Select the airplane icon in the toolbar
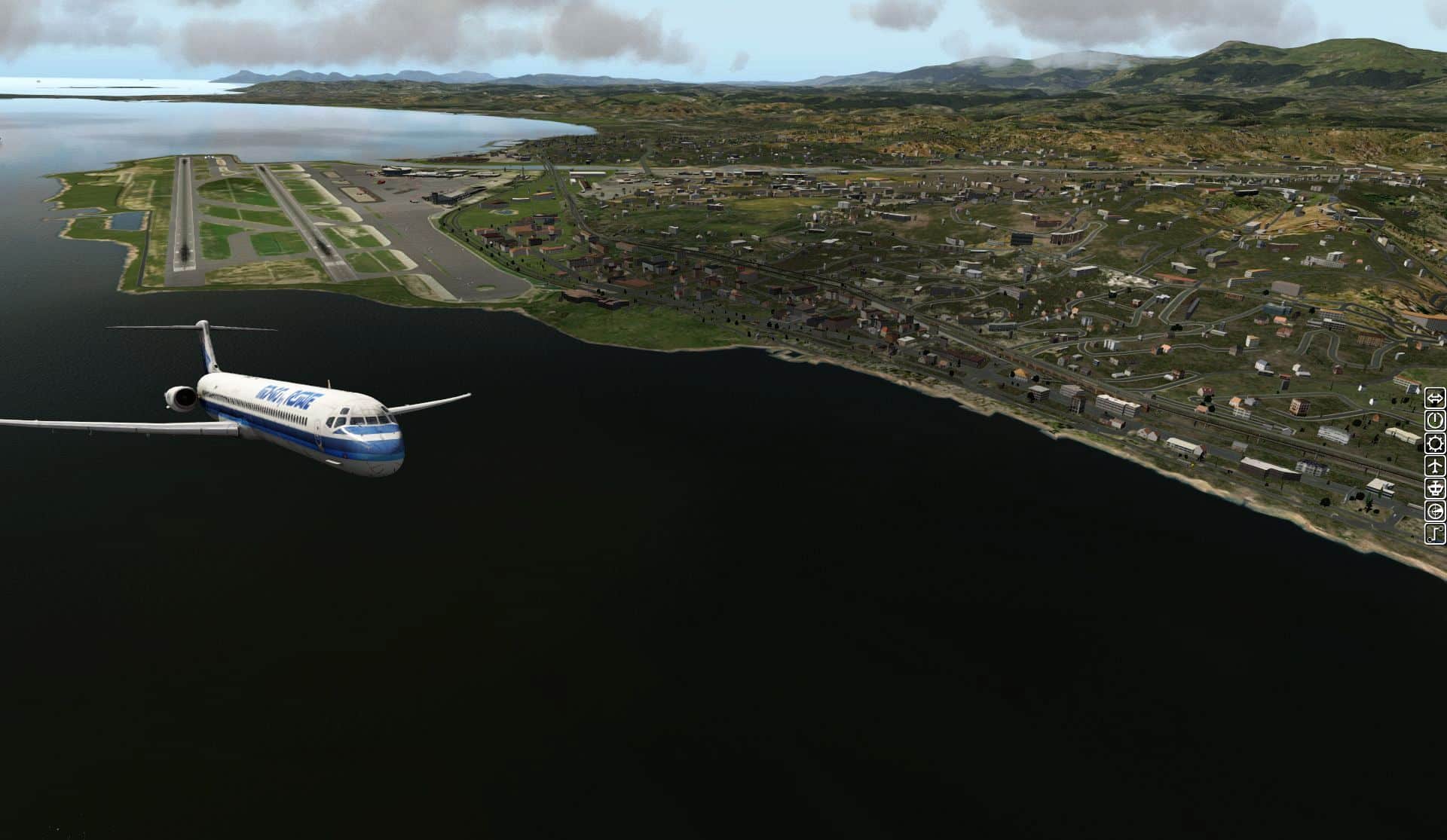Viewport: 1447px width, 840px height. (x=1435, y=466)
